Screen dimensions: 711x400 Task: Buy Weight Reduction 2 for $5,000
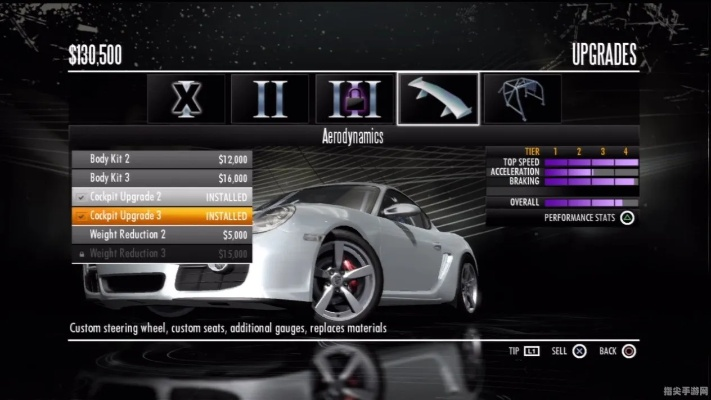(161, 234)
